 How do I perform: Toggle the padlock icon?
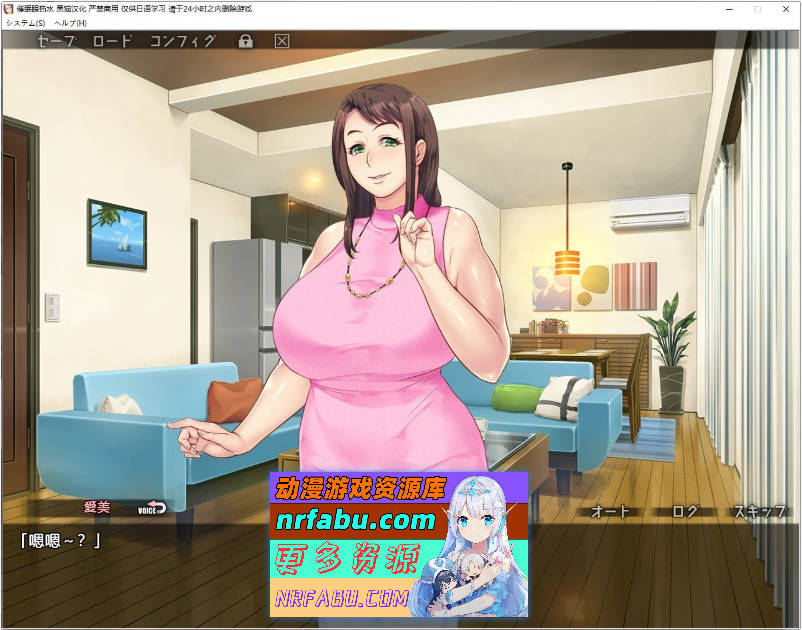point(245,41)
